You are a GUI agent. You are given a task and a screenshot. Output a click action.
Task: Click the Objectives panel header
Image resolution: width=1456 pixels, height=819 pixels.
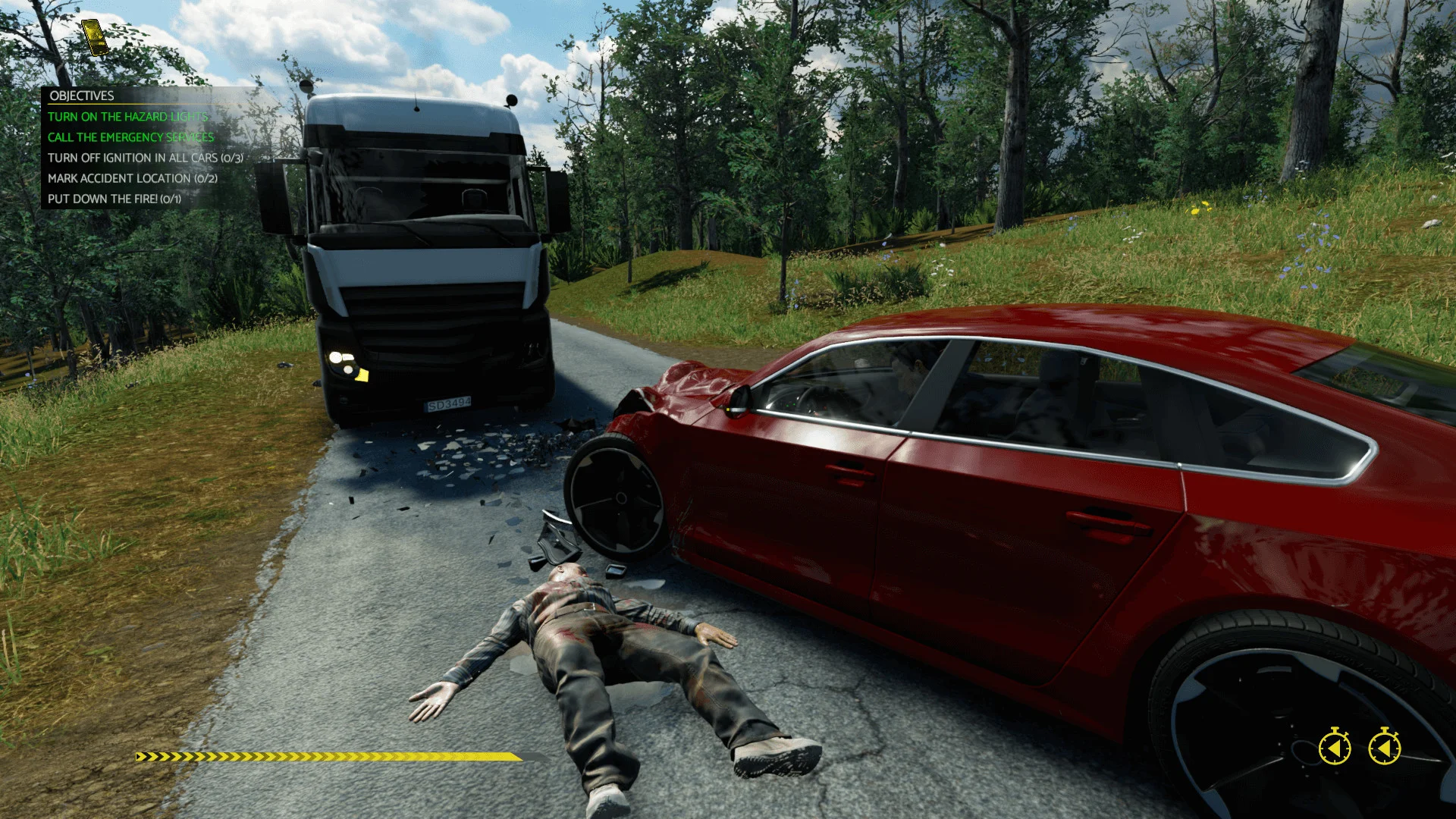[82, 96]
